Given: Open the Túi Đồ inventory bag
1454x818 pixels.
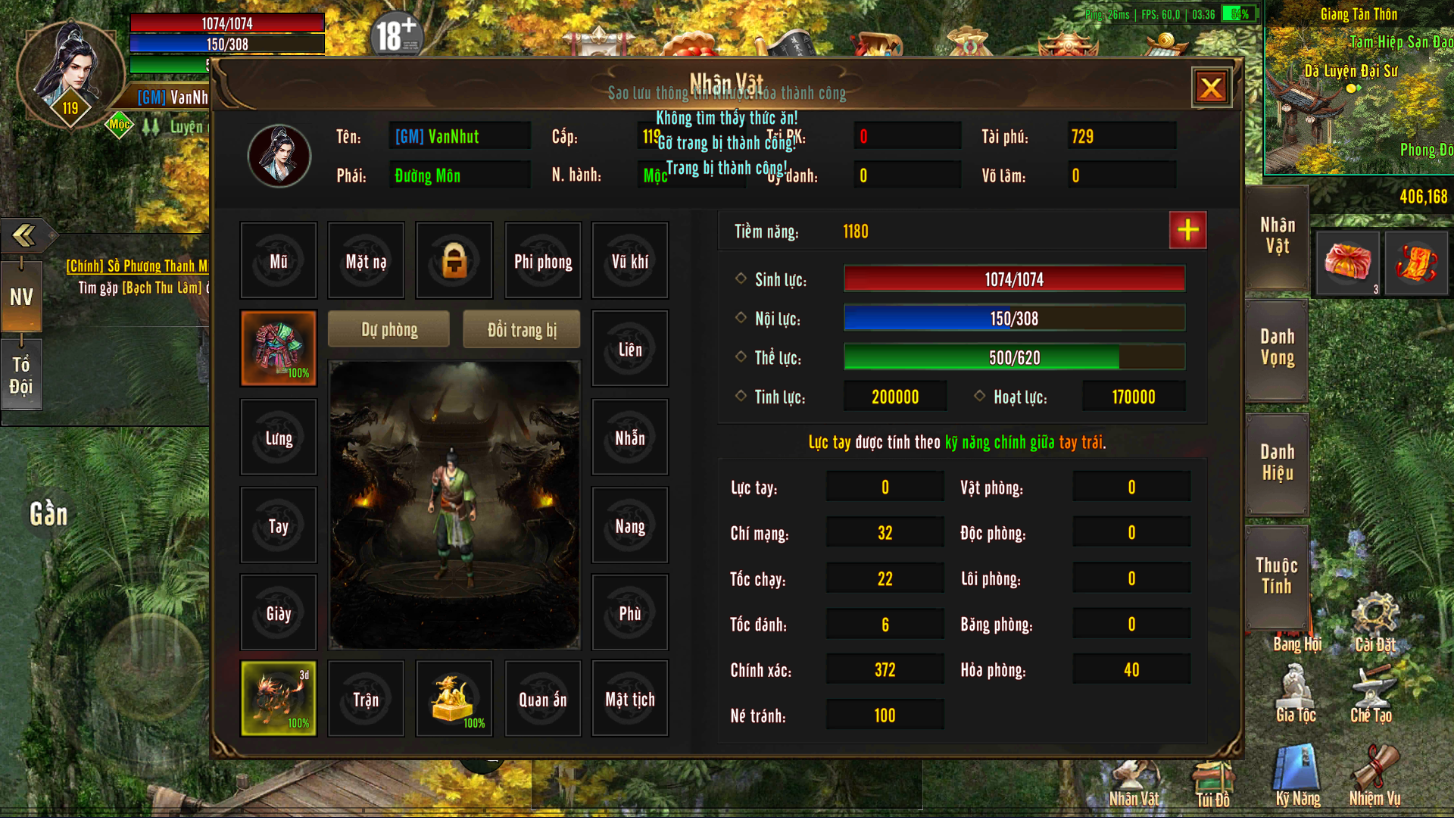Looking at the screenshot, I should (1212, 782).
